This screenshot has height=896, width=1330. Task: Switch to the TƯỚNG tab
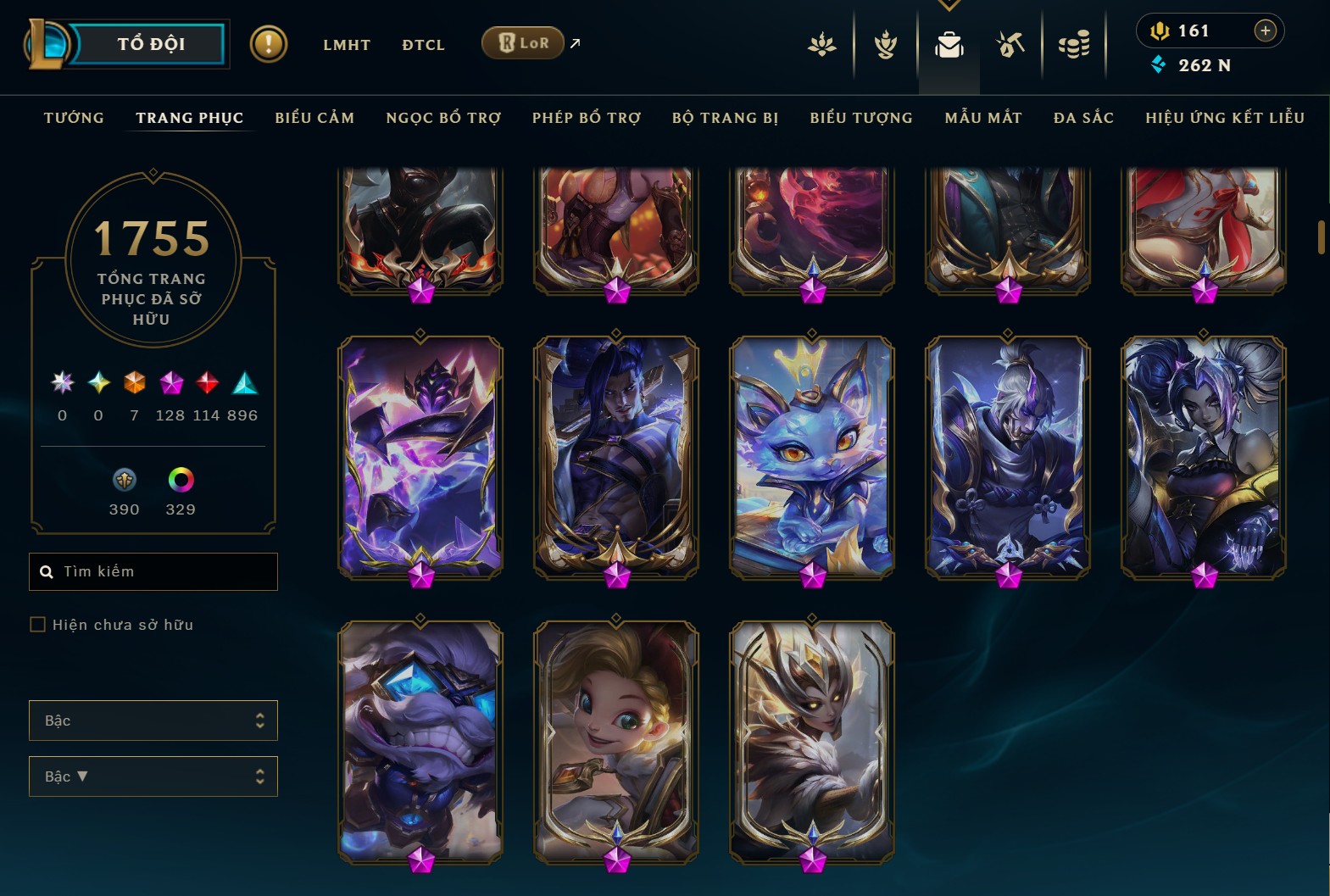74,118
